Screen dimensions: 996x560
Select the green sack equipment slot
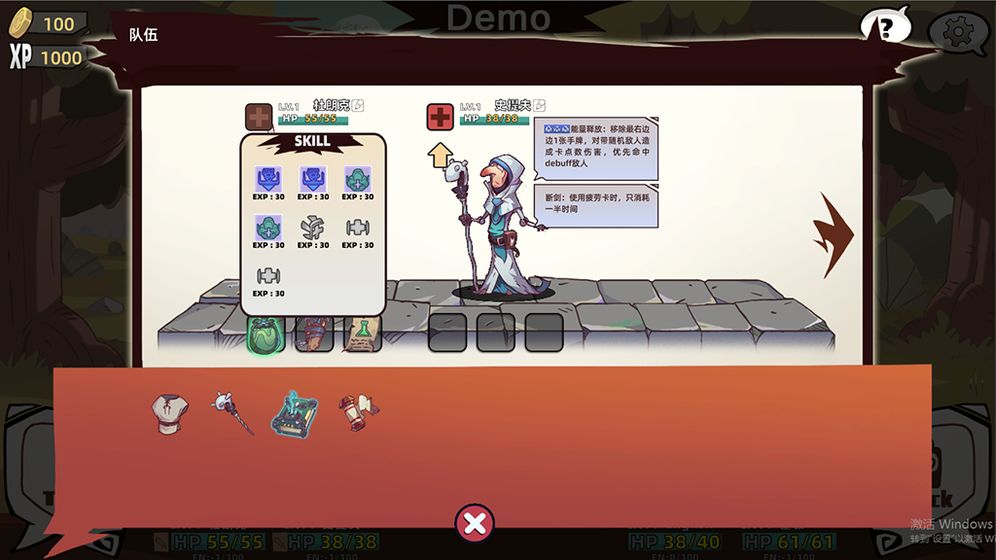pos(266,333)
